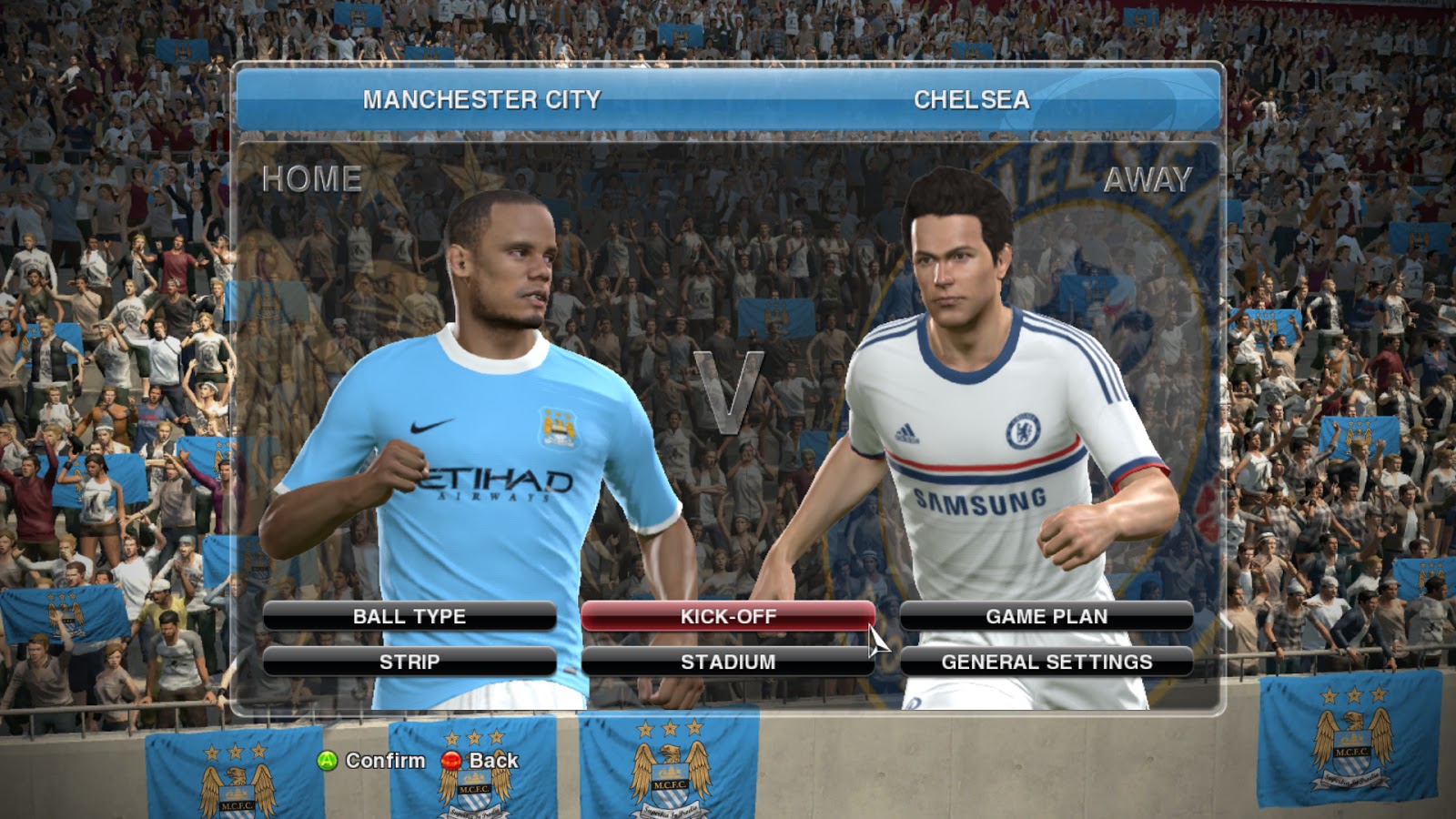Go to General Settings
Viewport: 1456px width, 819px height.
point(1046,662)
